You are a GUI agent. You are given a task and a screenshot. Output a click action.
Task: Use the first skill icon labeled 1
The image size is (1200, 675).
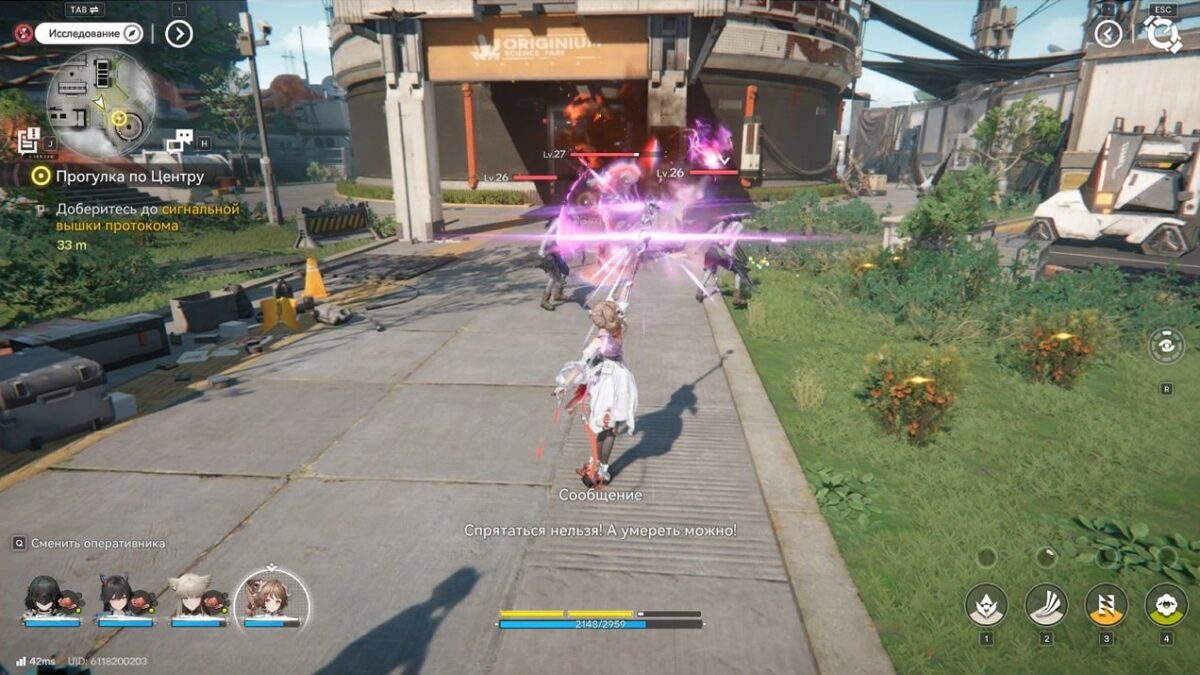click(986, 604)
